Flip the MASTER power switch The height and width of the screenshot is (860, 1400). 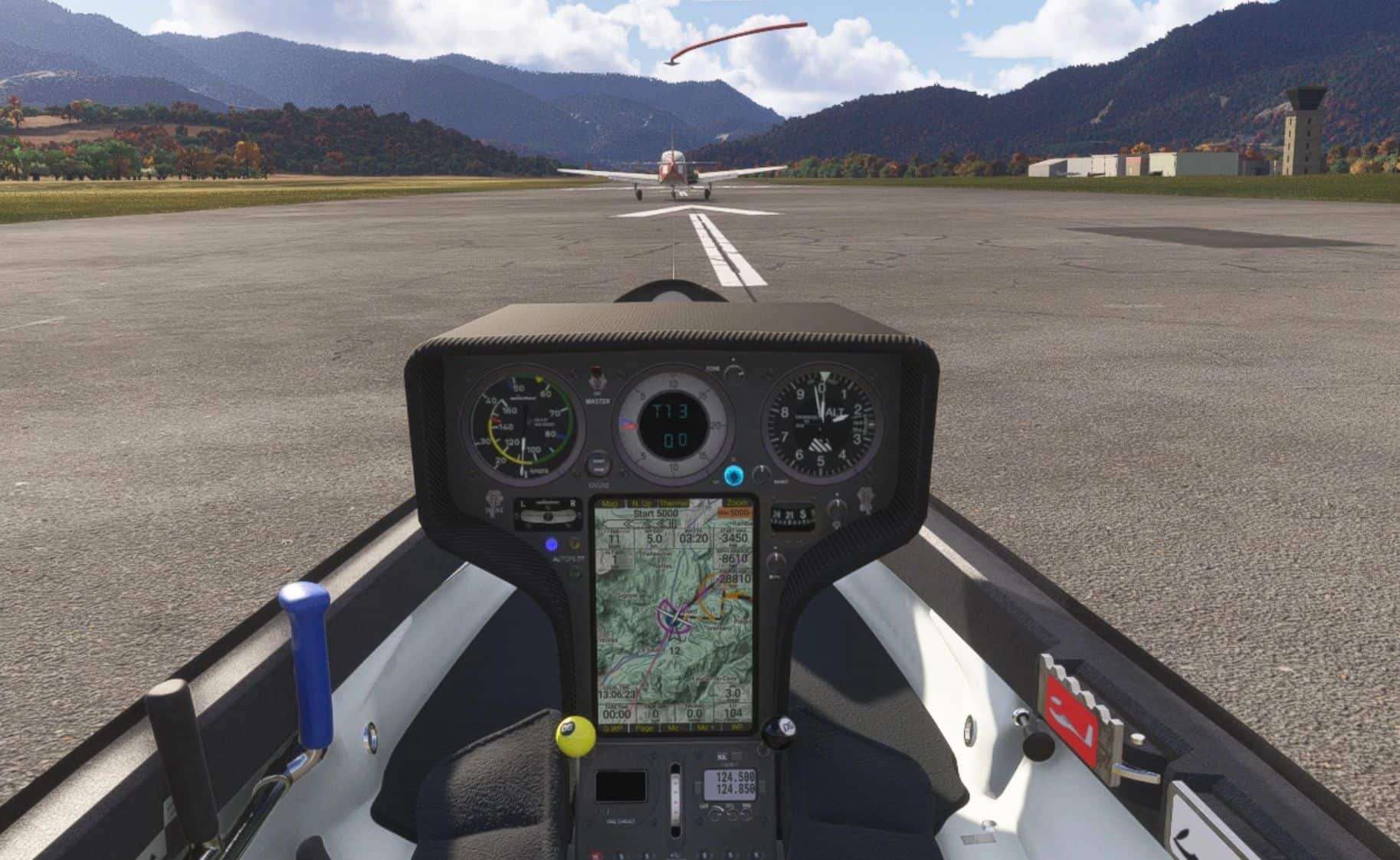(596, 380)
